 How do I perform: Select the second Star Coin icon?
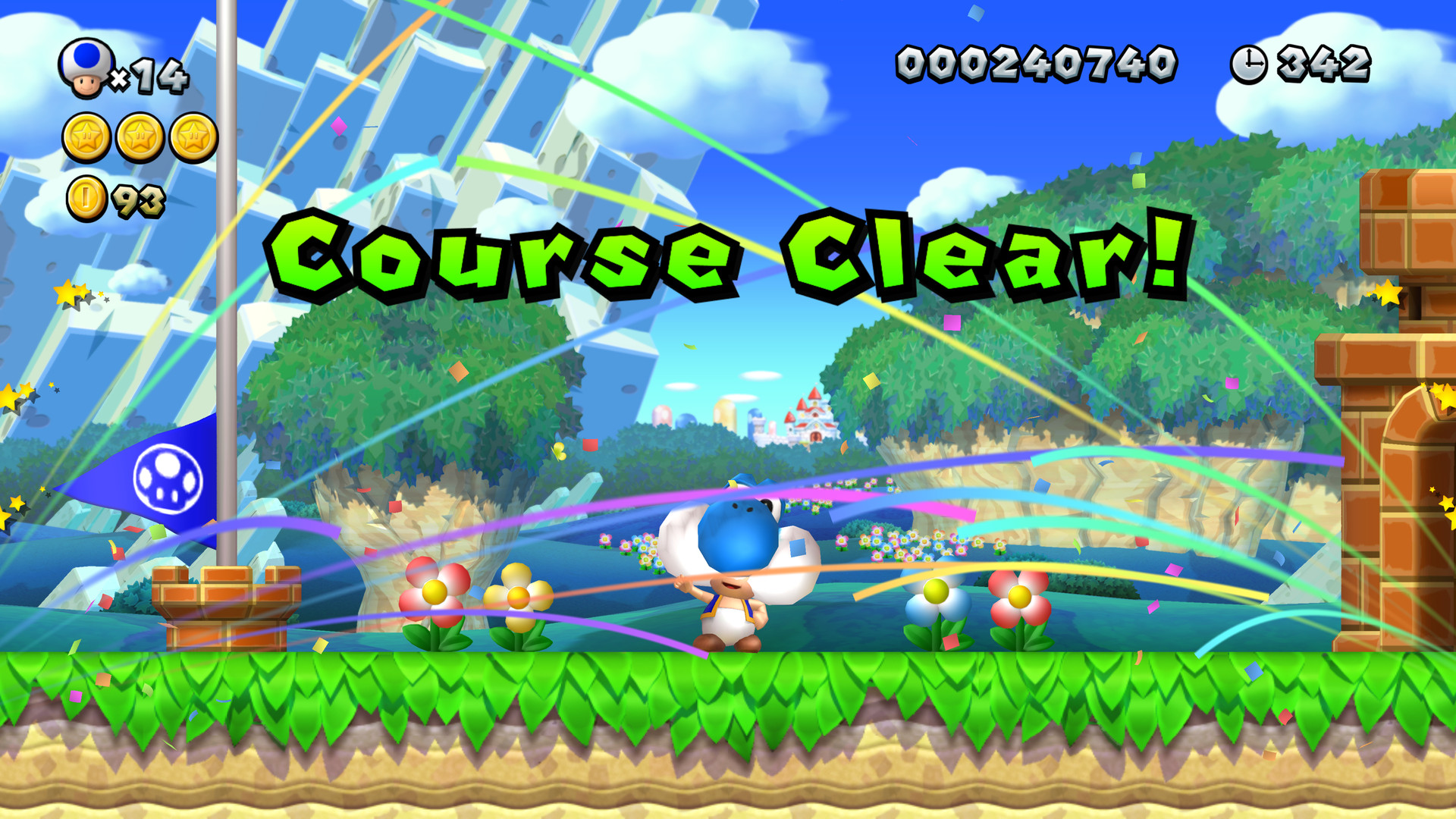(138, 136)
